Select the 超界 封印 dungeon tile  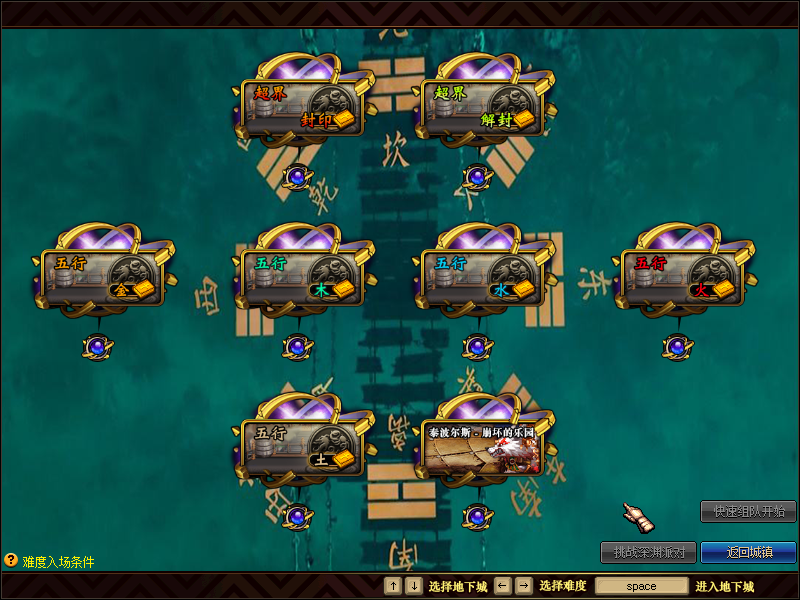(302, 108)
